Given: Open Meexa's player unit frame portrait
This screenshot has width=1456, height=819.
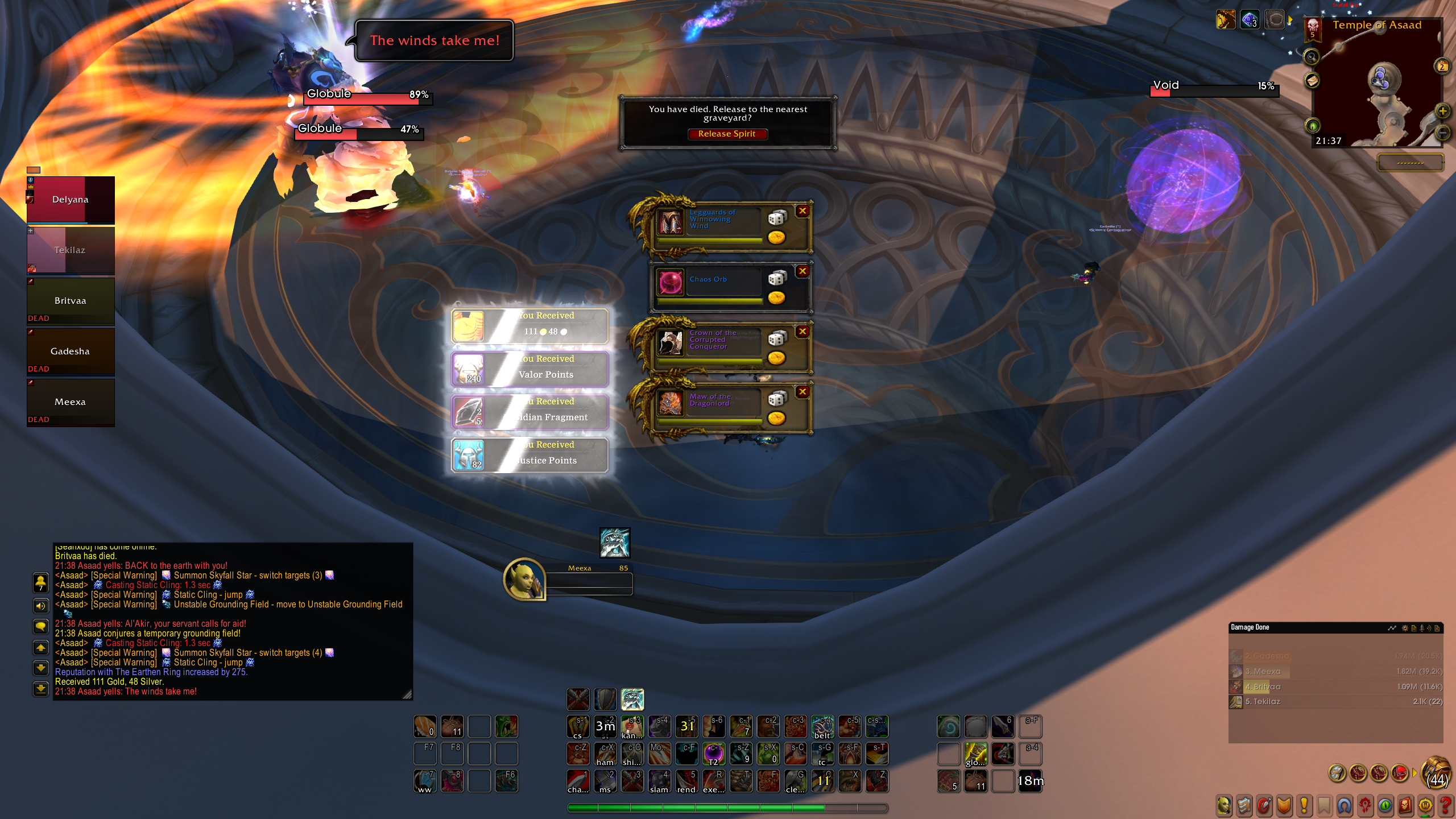Looking at the screenshot, I should click(x=523, y=579).
